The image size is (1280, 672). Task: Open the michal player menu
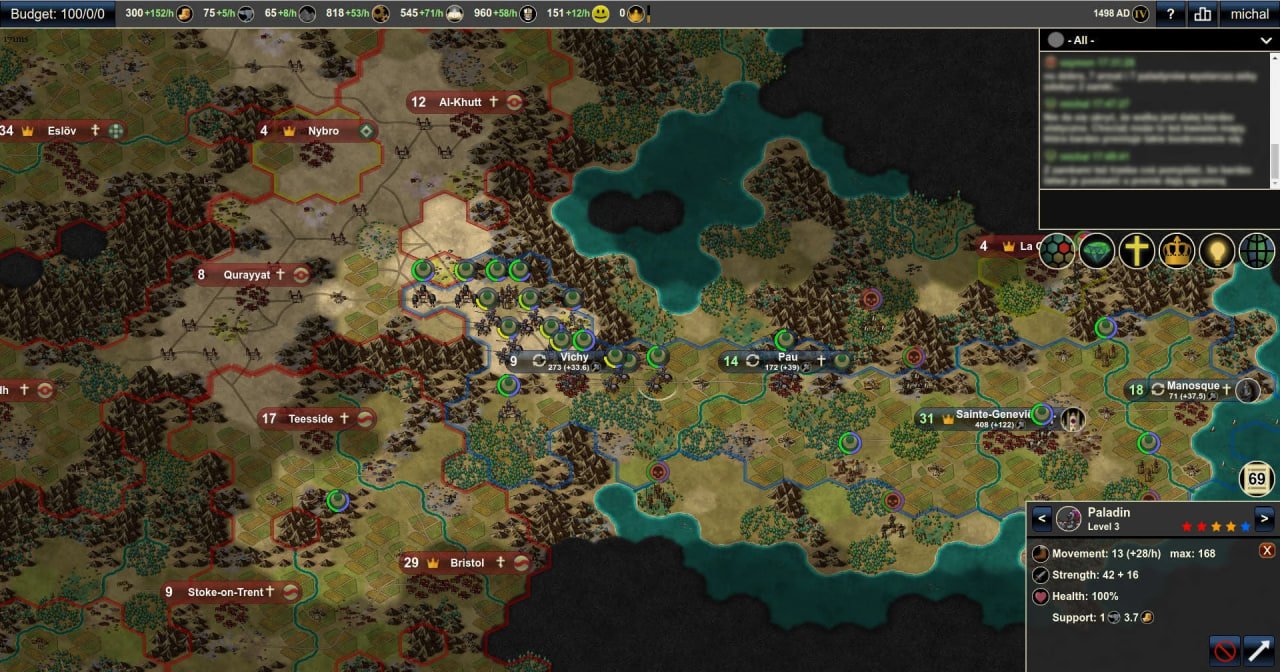click(x=1249, y=14)
